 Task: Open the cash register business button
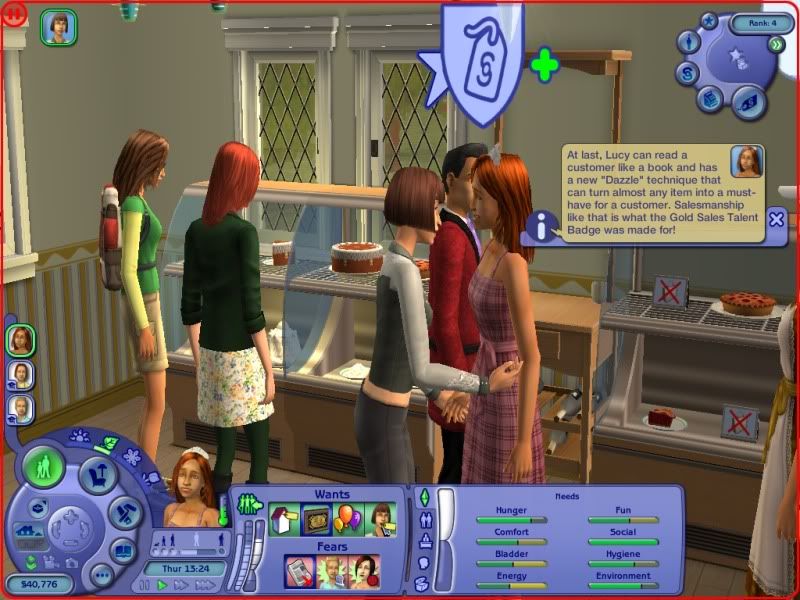tap(709, 97)
